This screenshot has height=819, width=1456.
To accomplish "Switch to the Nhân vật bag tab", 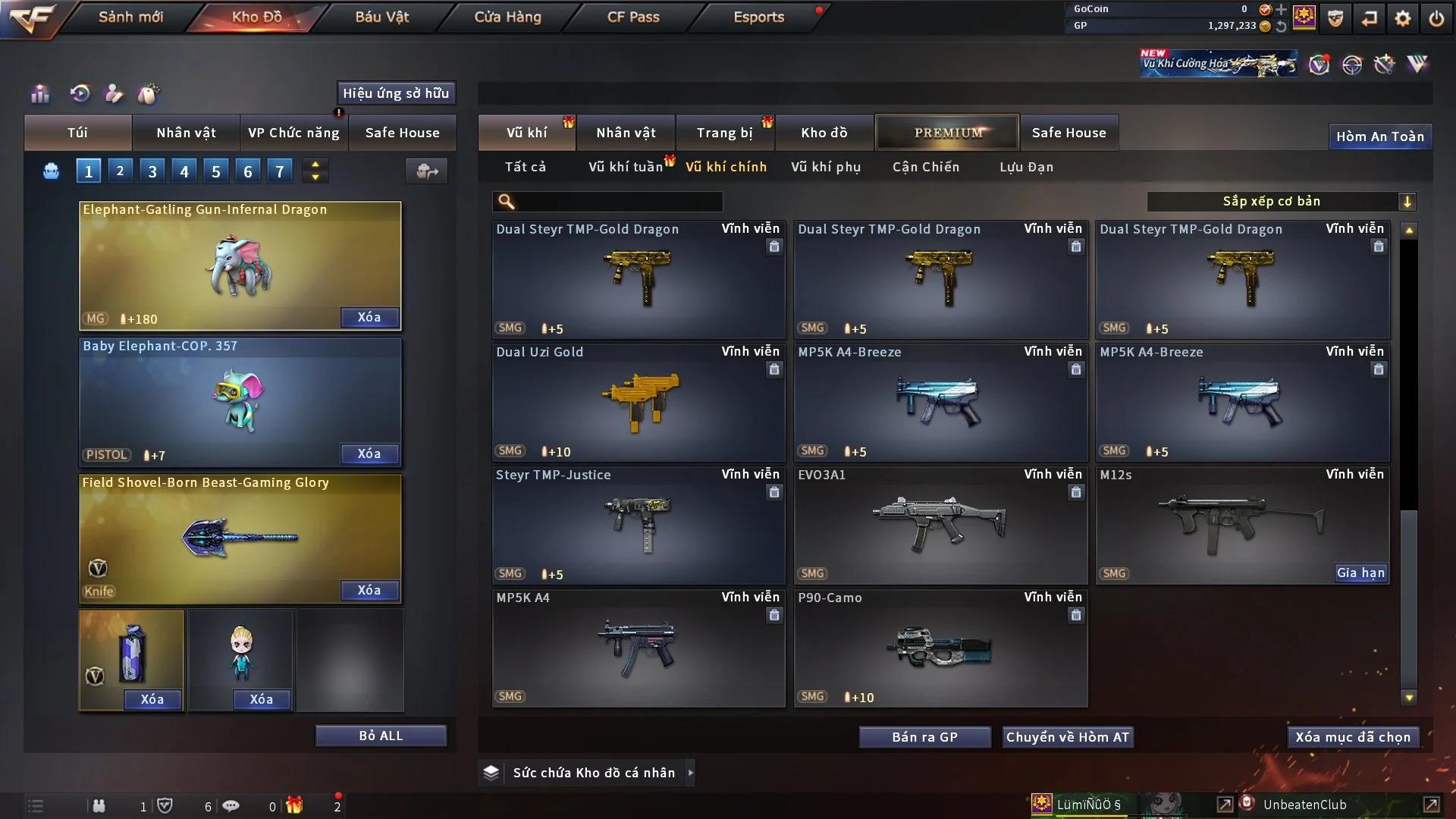I will (186, 133).
